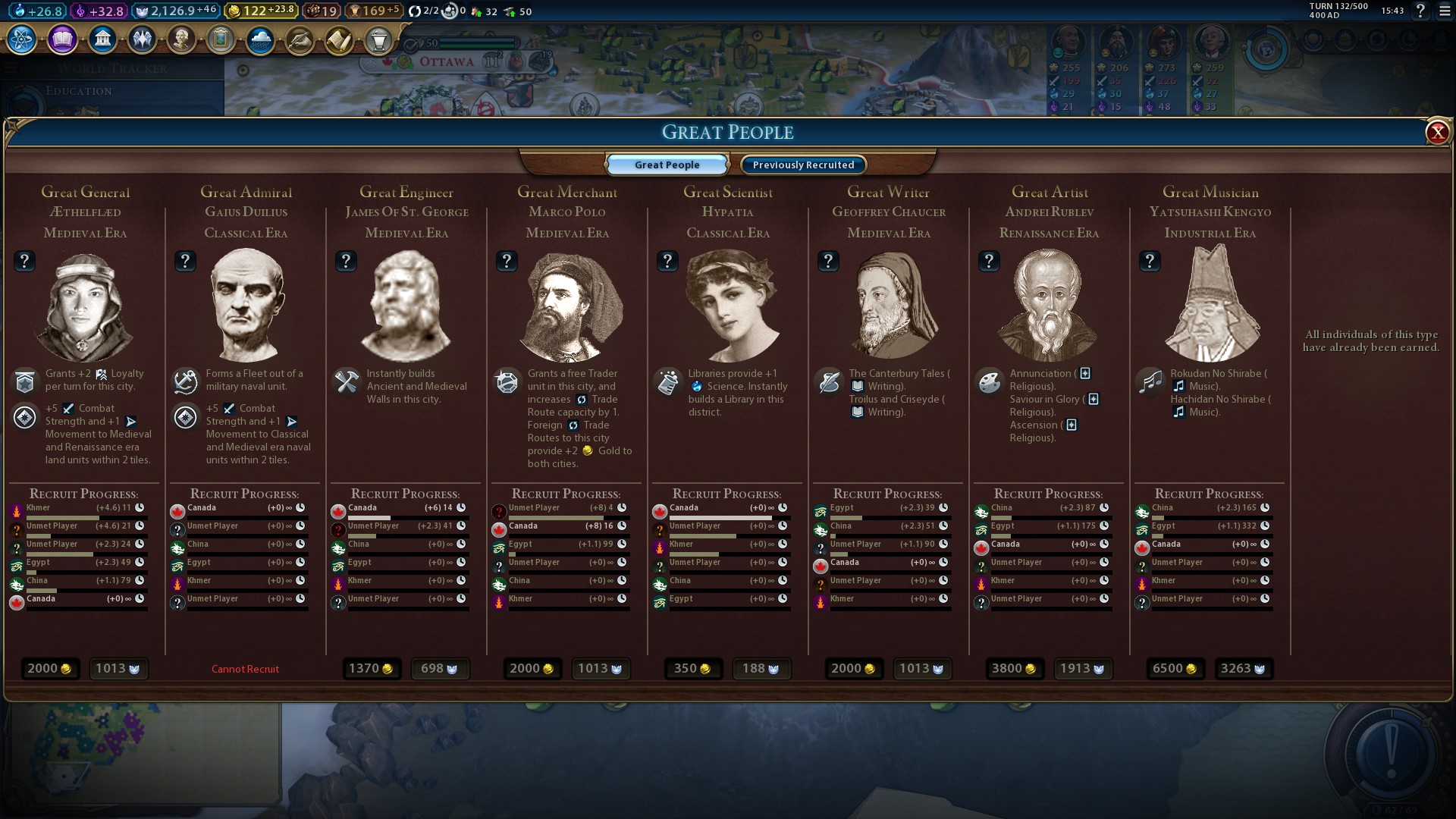Show details for Gaius Duilius question mark
Viewport: 1456px width, 819px height.
[x=185, y=261]
